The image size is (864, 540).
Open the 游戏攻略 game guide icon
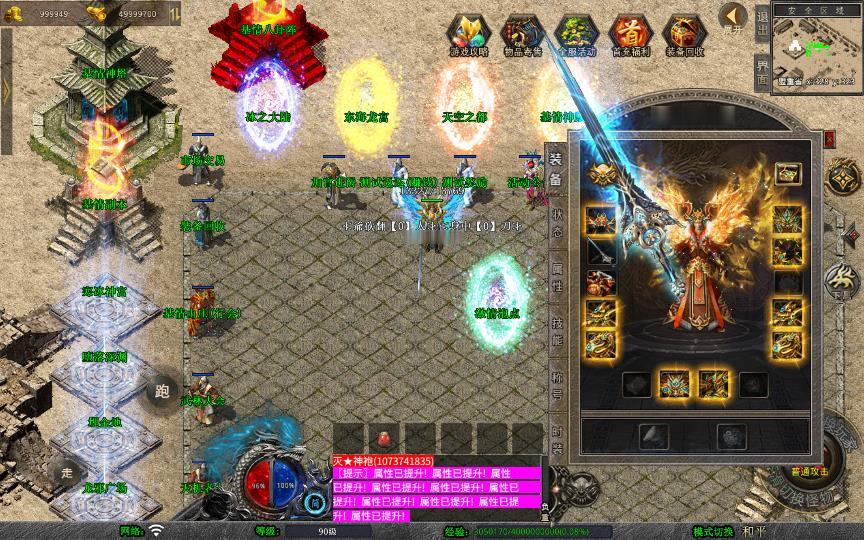click(468, 34)
